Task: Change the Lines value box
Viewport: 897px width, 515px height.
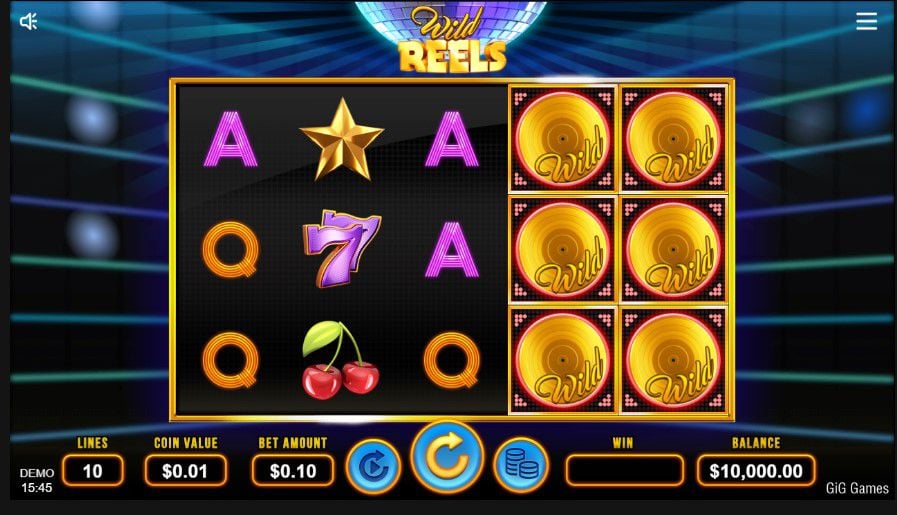Action: pyautogui.click(x=93, y=470)
